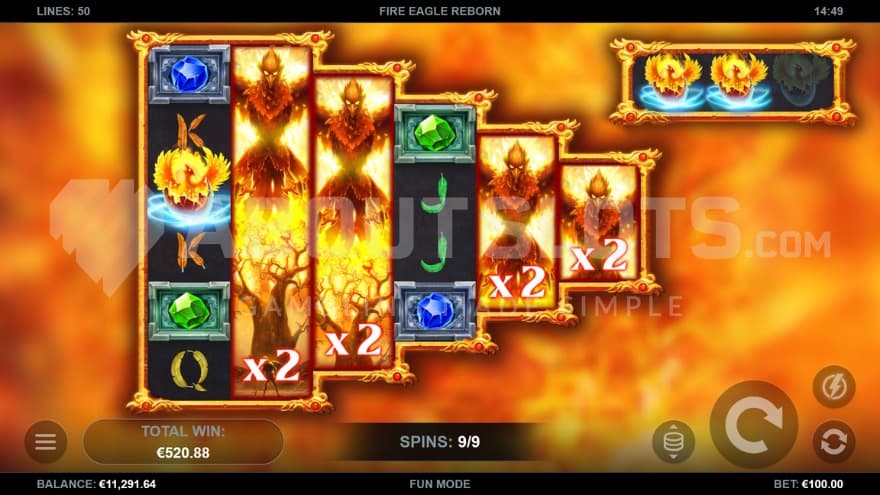Screen dimensions: 880x495
Task: Spin the reels with the circular arrow
Action: pos(753,425)
